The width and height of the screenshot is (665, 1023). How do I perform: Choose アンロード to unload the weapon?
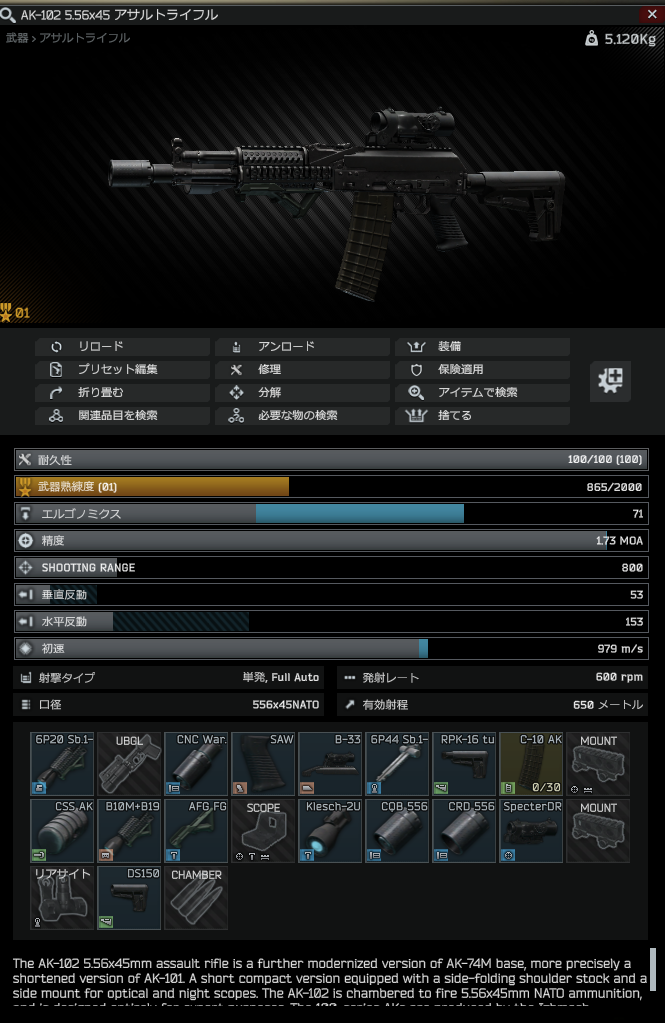[302, 347]
